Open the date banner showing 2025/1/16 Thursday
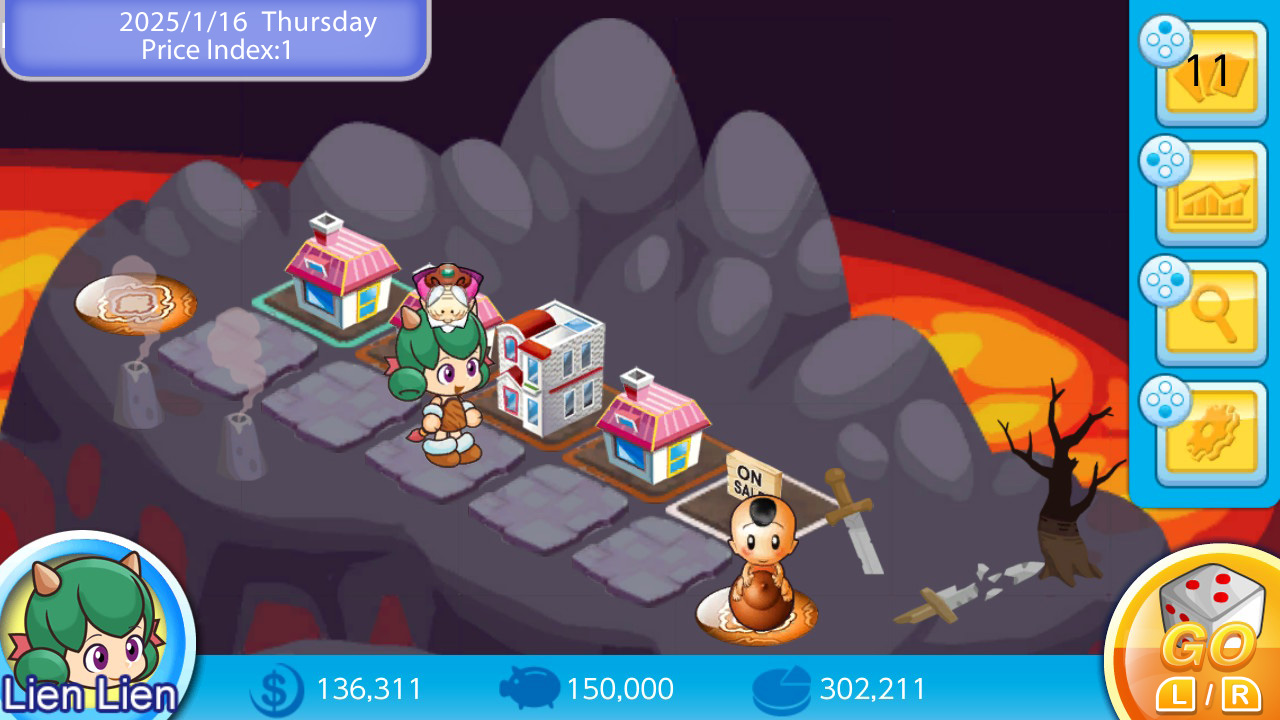The image size is (1280, 720). [245, 22]
